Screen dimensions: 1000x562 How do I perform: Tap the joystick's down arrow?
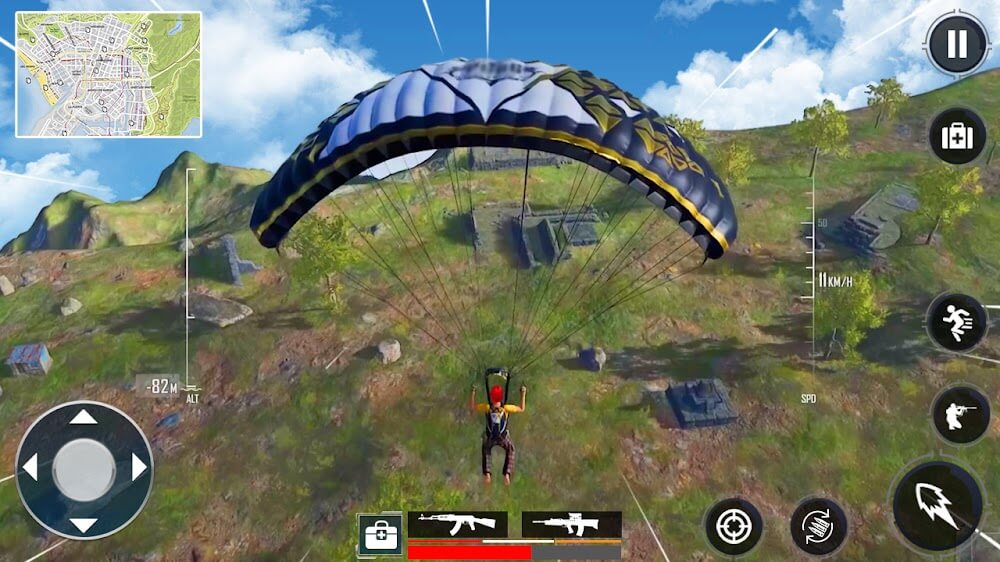(x=84, y=524)
